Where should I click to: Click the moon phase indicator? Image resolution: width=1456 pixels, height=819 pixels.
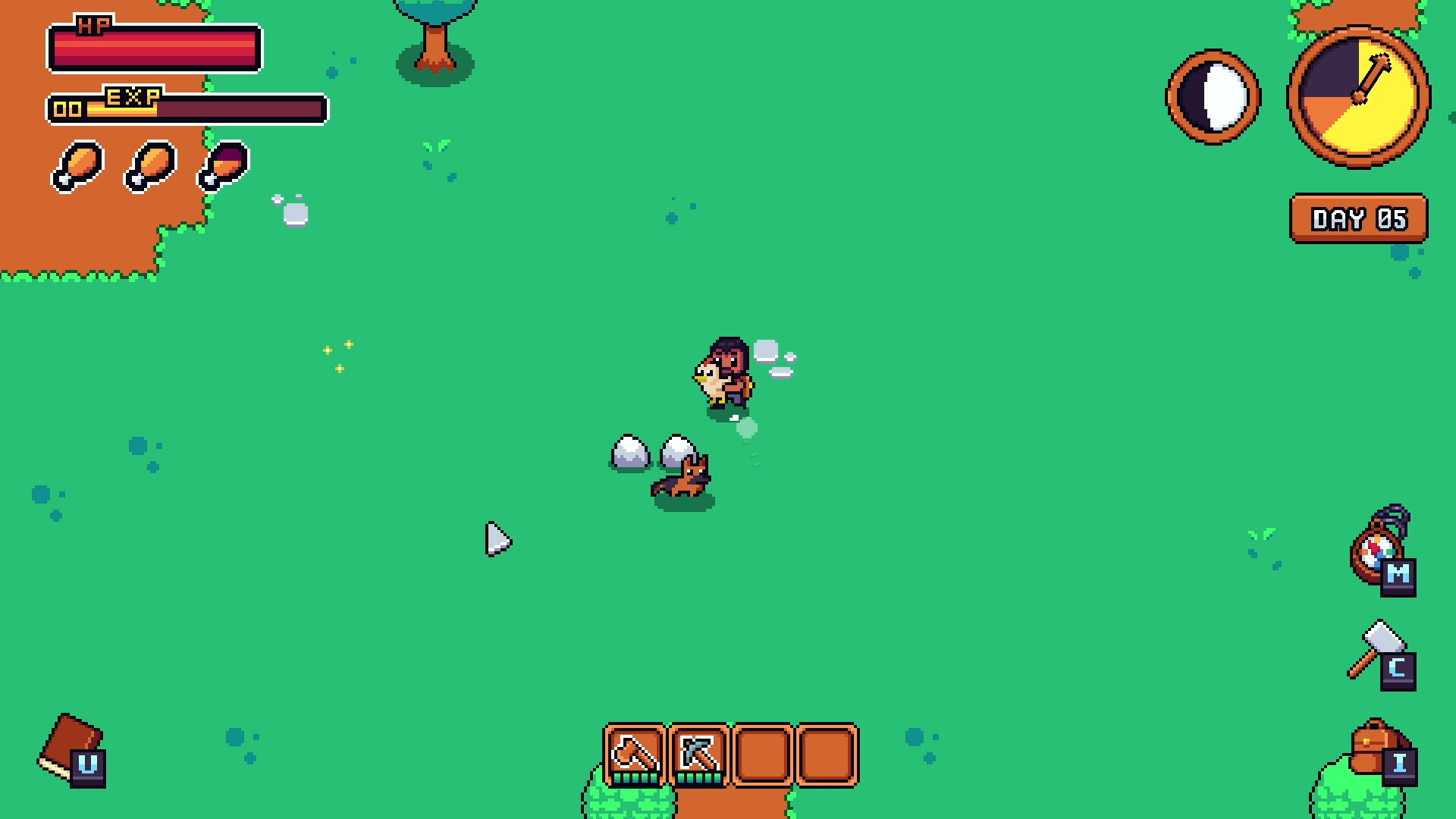[1213, 98]
